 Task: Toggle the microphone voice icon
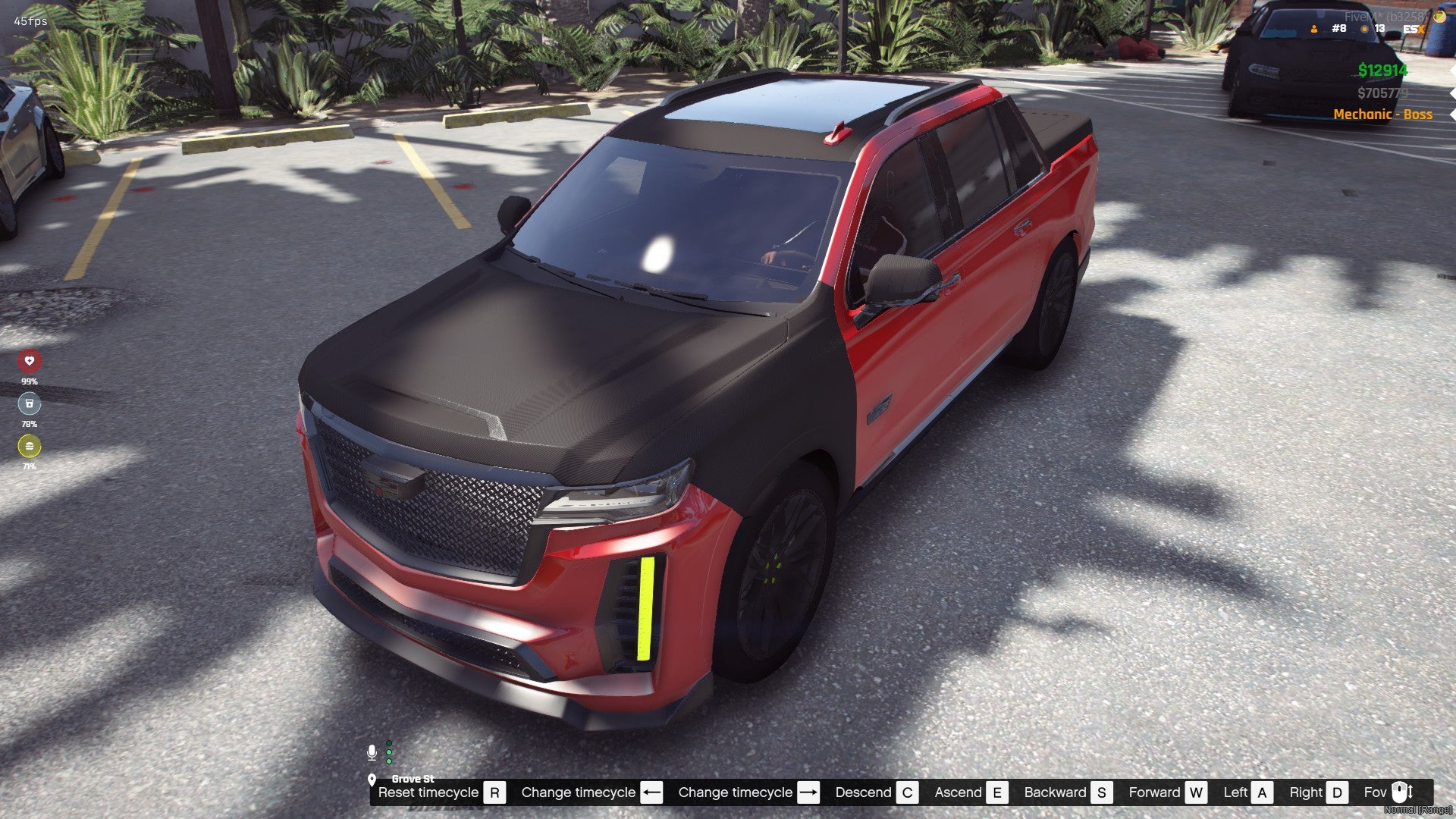pos(372,752)
